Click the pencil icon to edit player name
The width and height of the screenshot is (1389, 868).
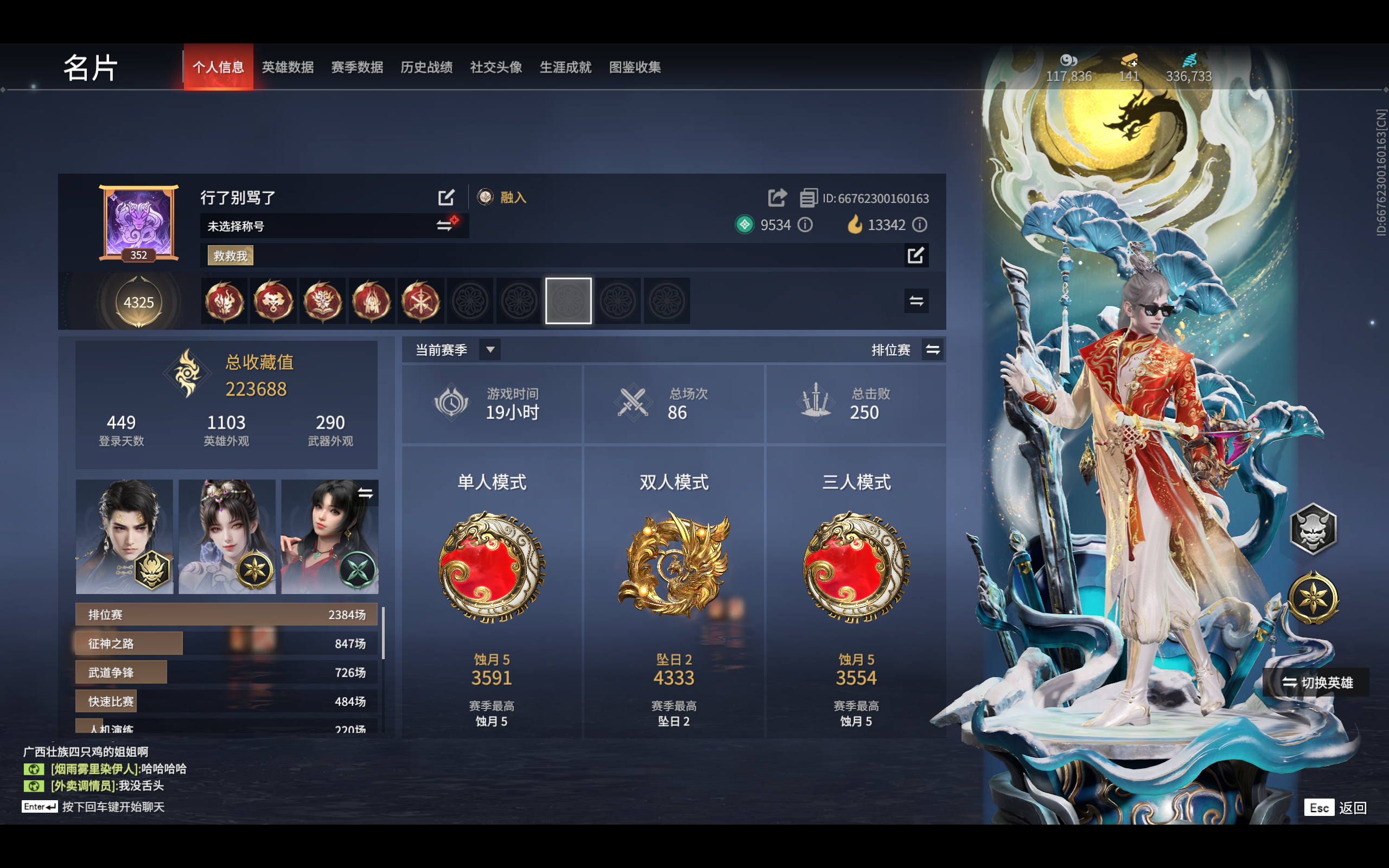click(447, 197)
